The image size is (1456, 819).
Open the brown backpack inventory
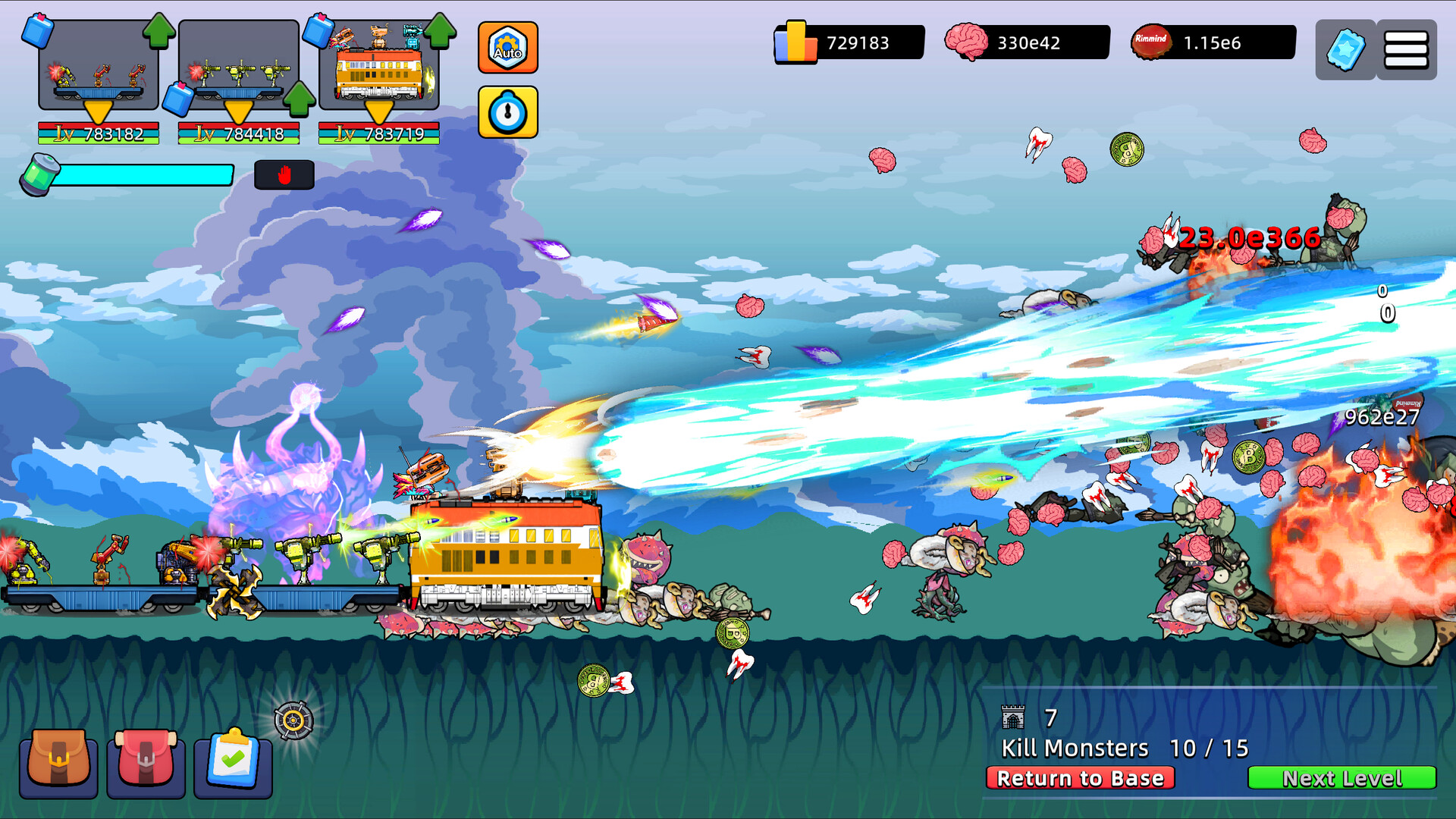click(x=58, y=761)
